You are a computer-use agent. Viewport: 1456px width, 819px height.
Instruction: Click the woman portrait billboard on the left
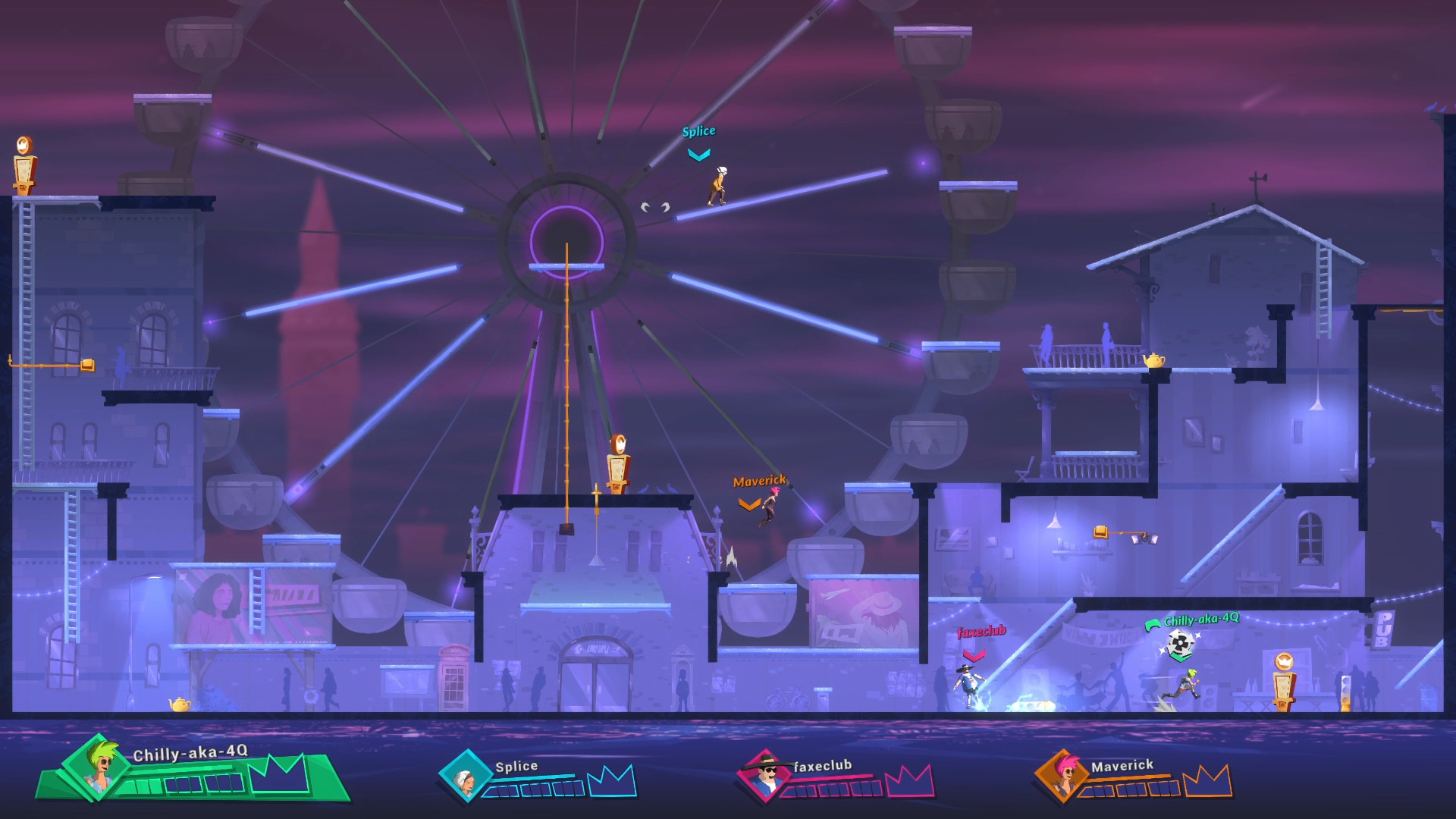[x=218, y=607]
